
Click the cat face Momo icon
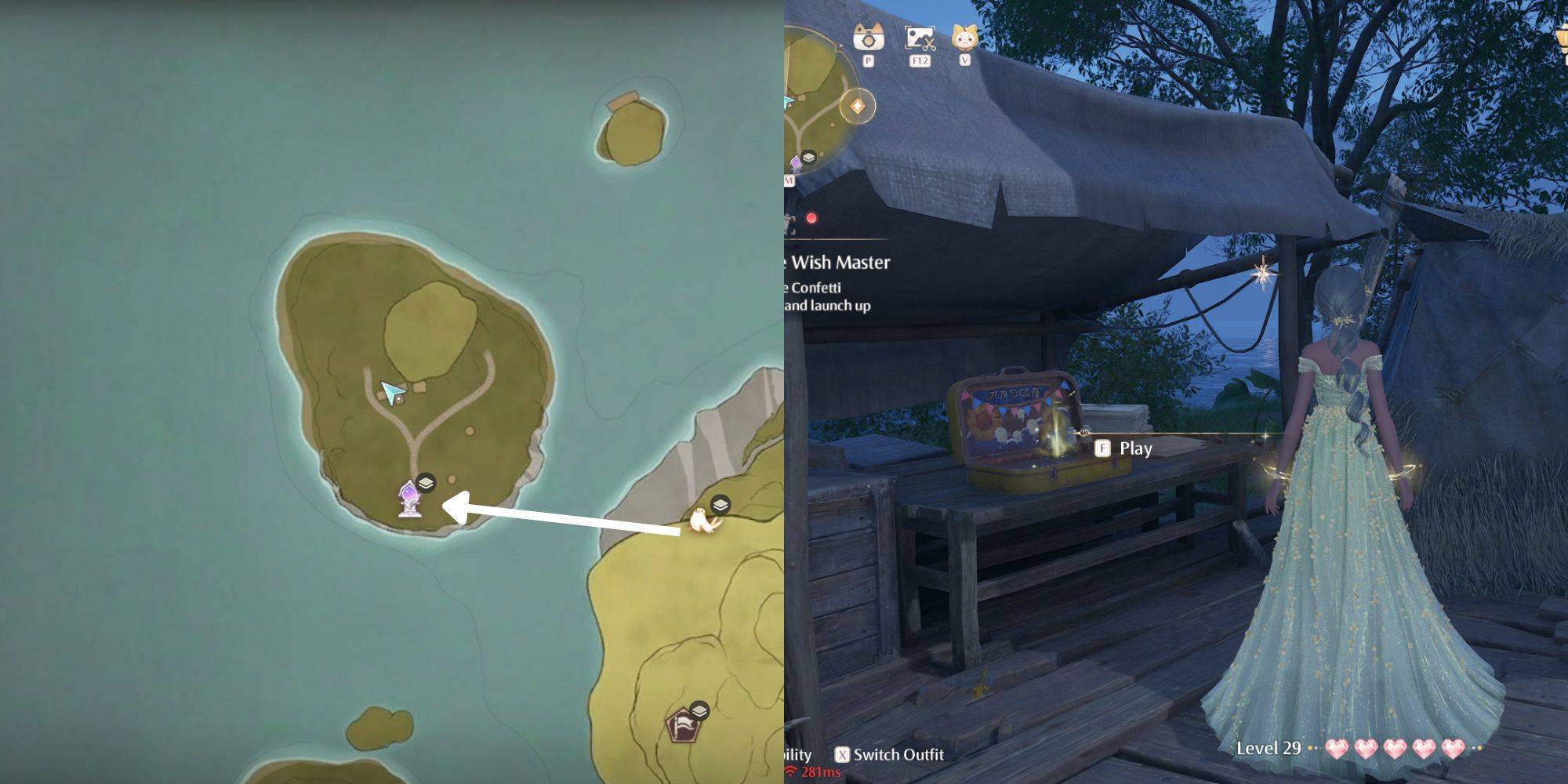pyautogui.click(x=964, y=38)
